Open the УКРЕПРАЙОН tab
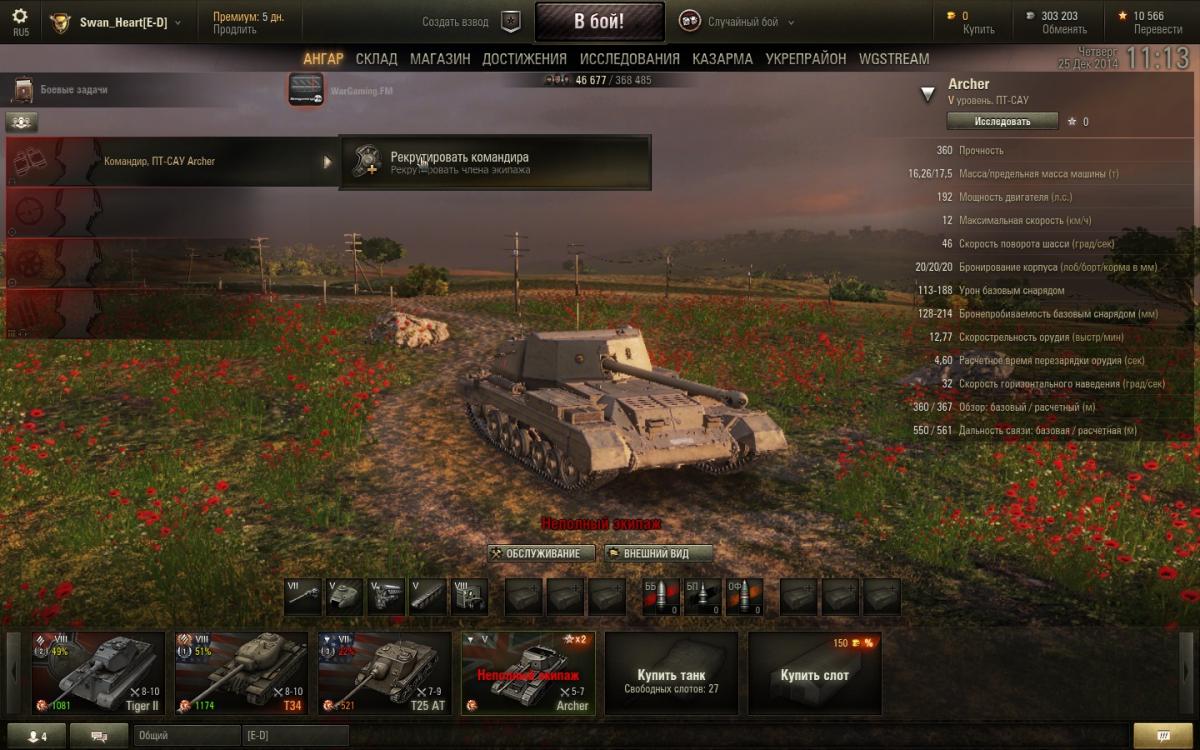Viewport: 1200px width, 750px height. point(805,59)
